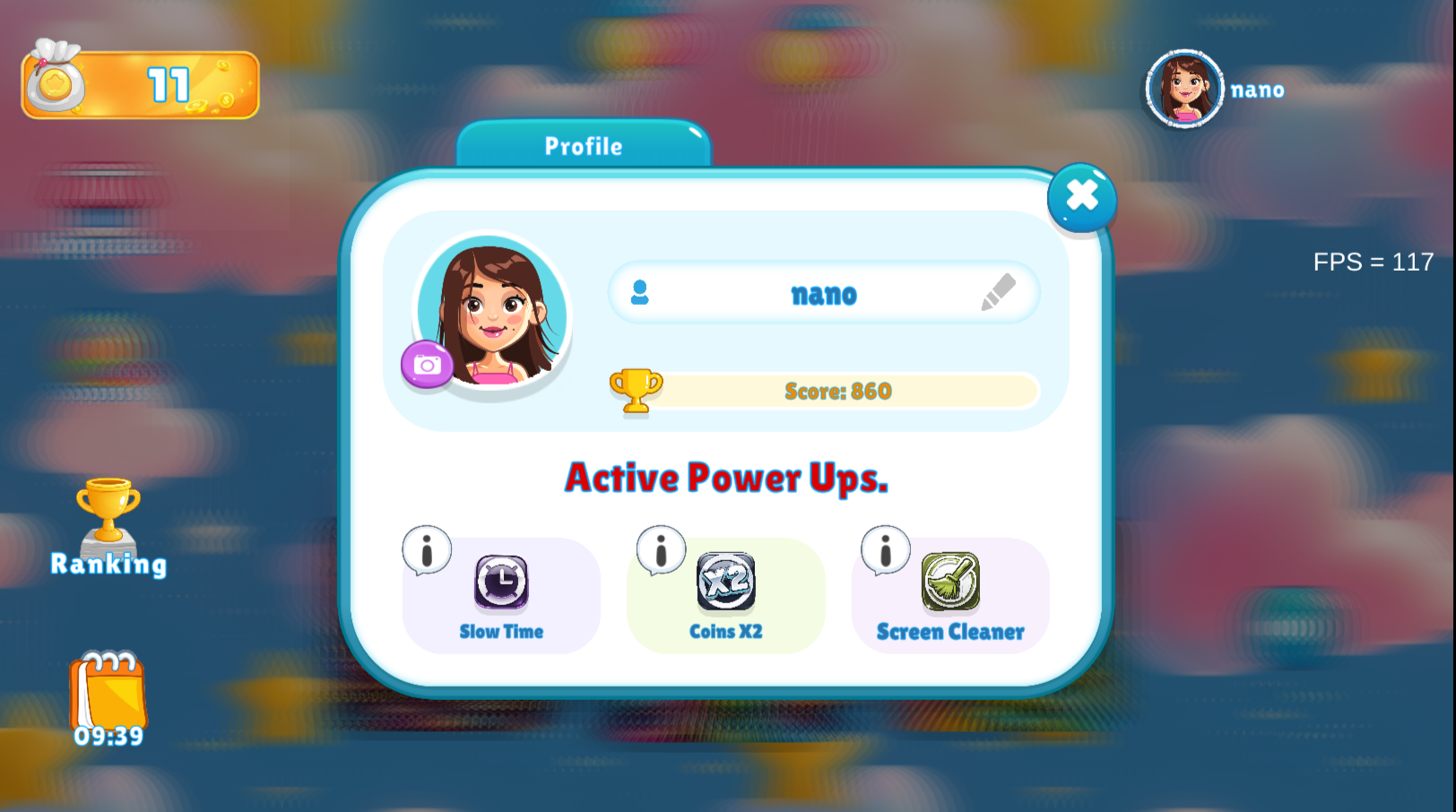
Task: Select the Screen Cleaner power up icon
Action: coord(949,583)
